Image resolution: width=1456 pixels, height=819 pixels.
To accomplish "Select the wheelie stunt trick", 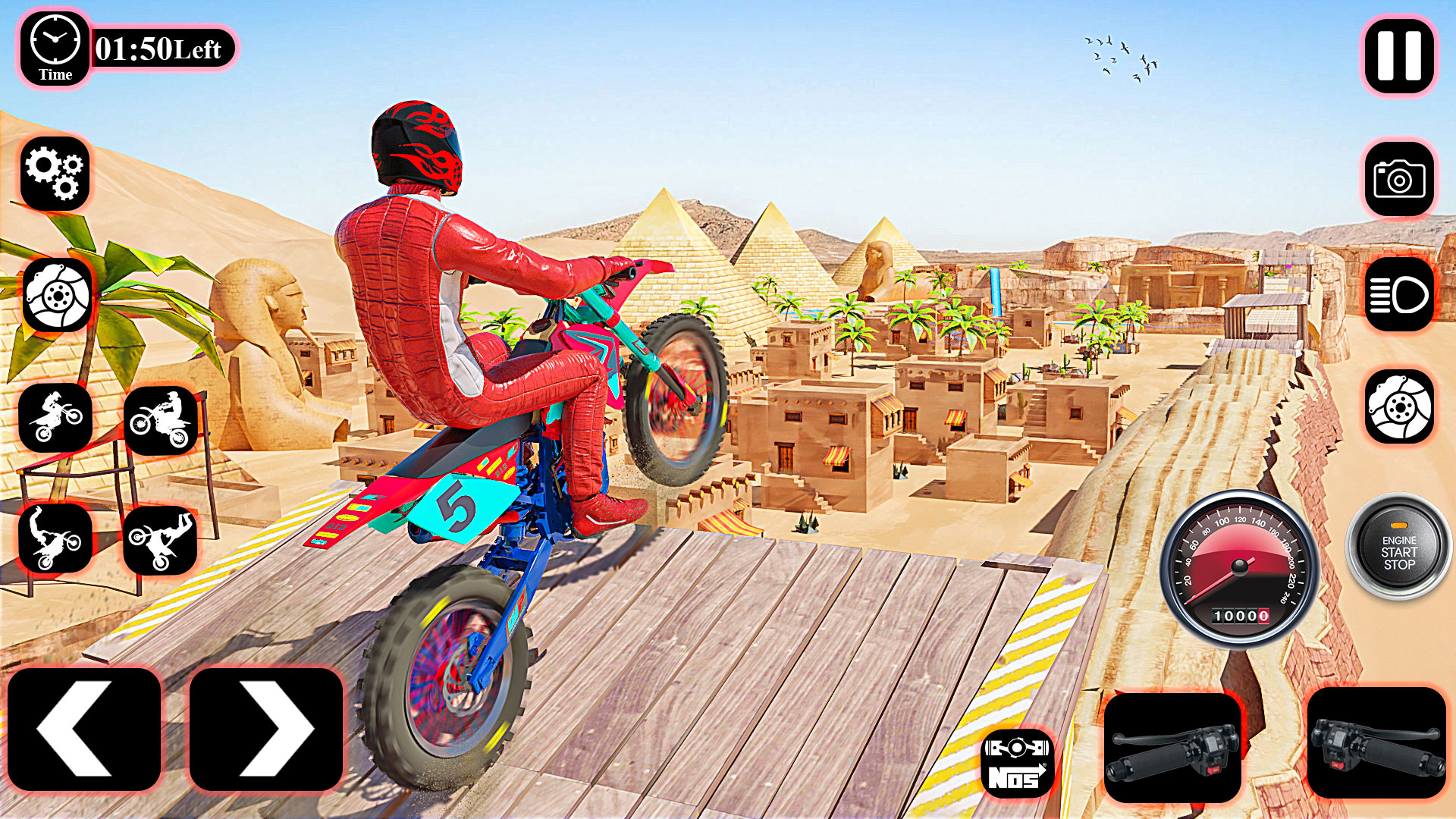I will pyautogui.click(x=57, y=417).
